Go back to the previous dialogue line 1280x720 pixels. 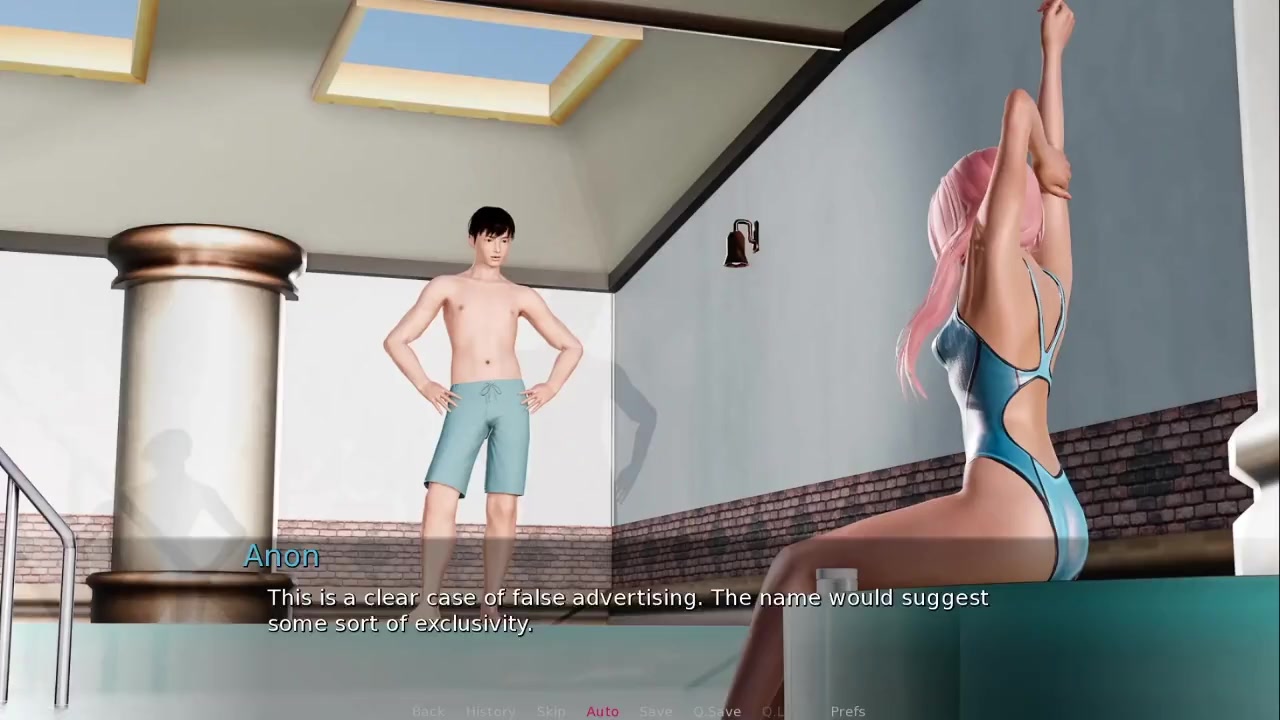point(428,711)
